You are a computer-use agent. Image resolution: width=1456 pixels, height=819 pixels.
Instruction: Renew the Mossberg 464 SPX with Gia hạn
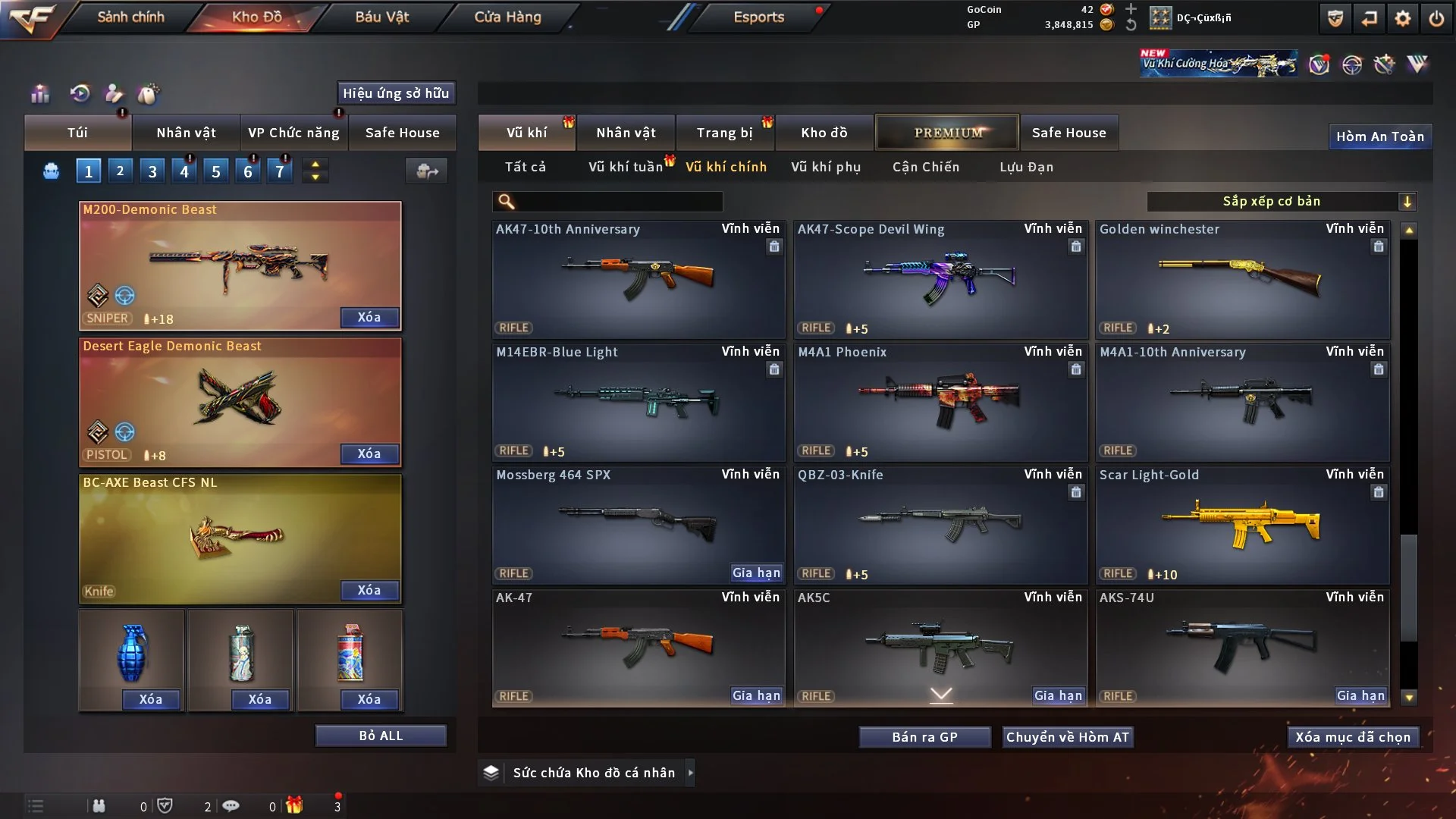coord(756,573)
